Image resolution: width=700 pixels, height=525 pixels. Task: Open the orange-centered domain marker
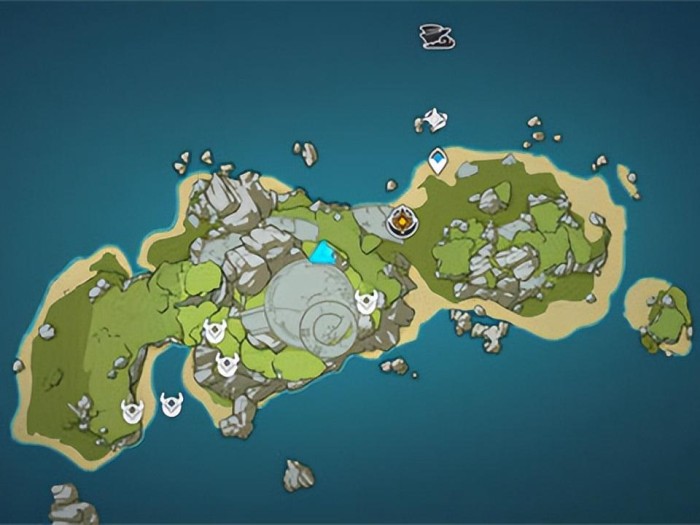[x=403, y=220]
